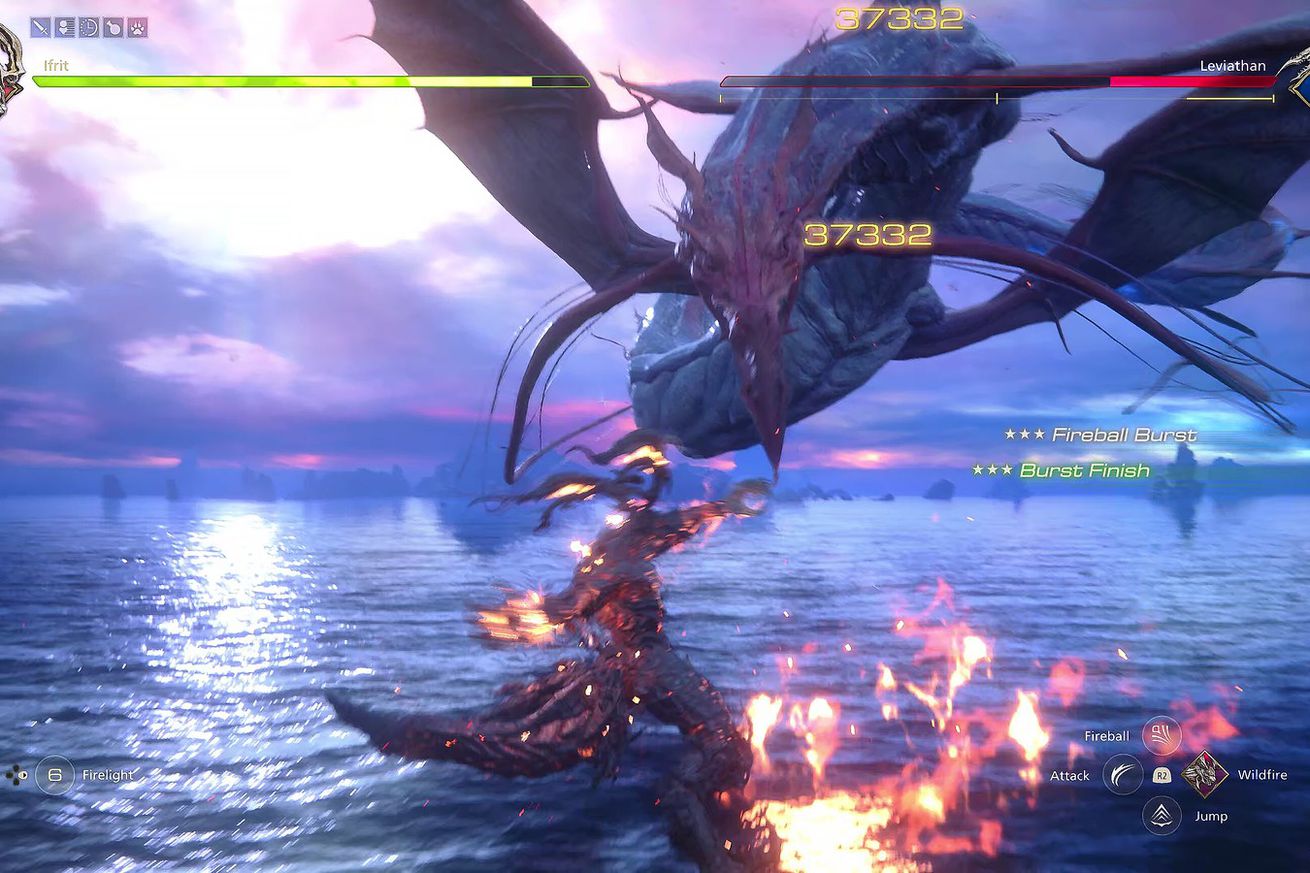Activate the Fireball ability icon
This screenshot has height=873, width=1310.
[1161, 736]
